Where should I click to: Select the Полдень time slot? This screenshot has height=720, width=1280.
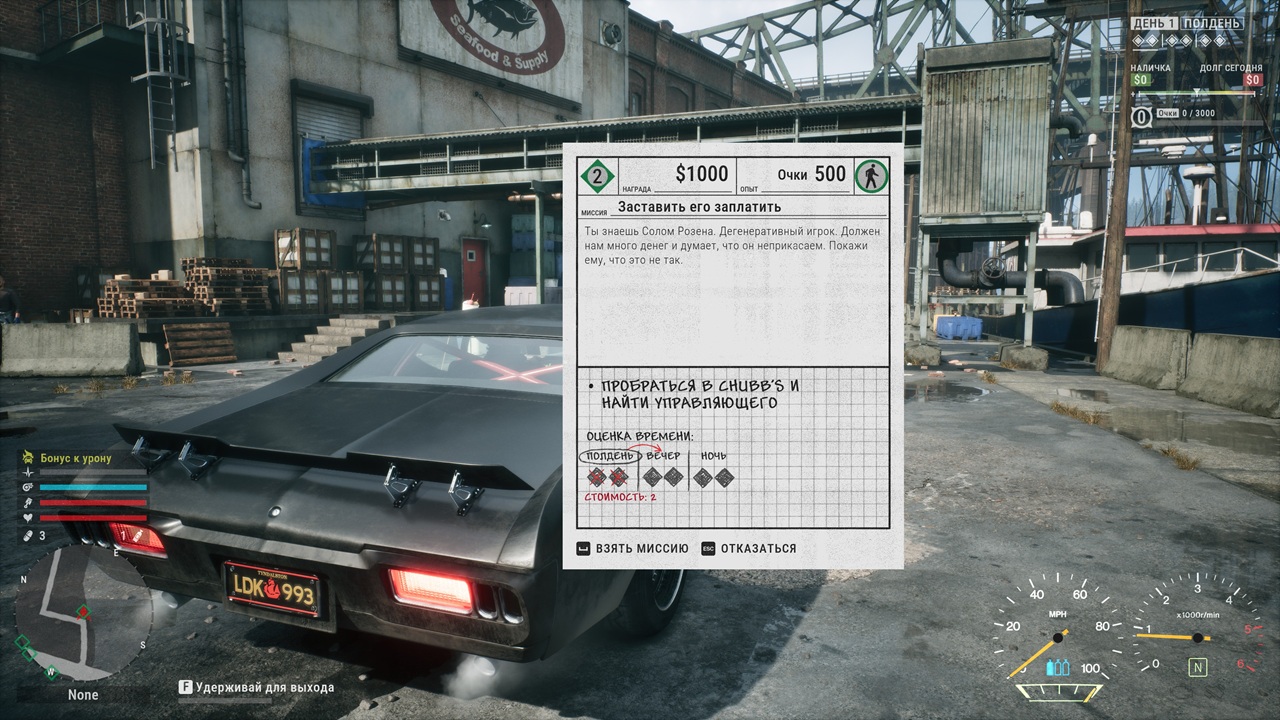point(607,457)
